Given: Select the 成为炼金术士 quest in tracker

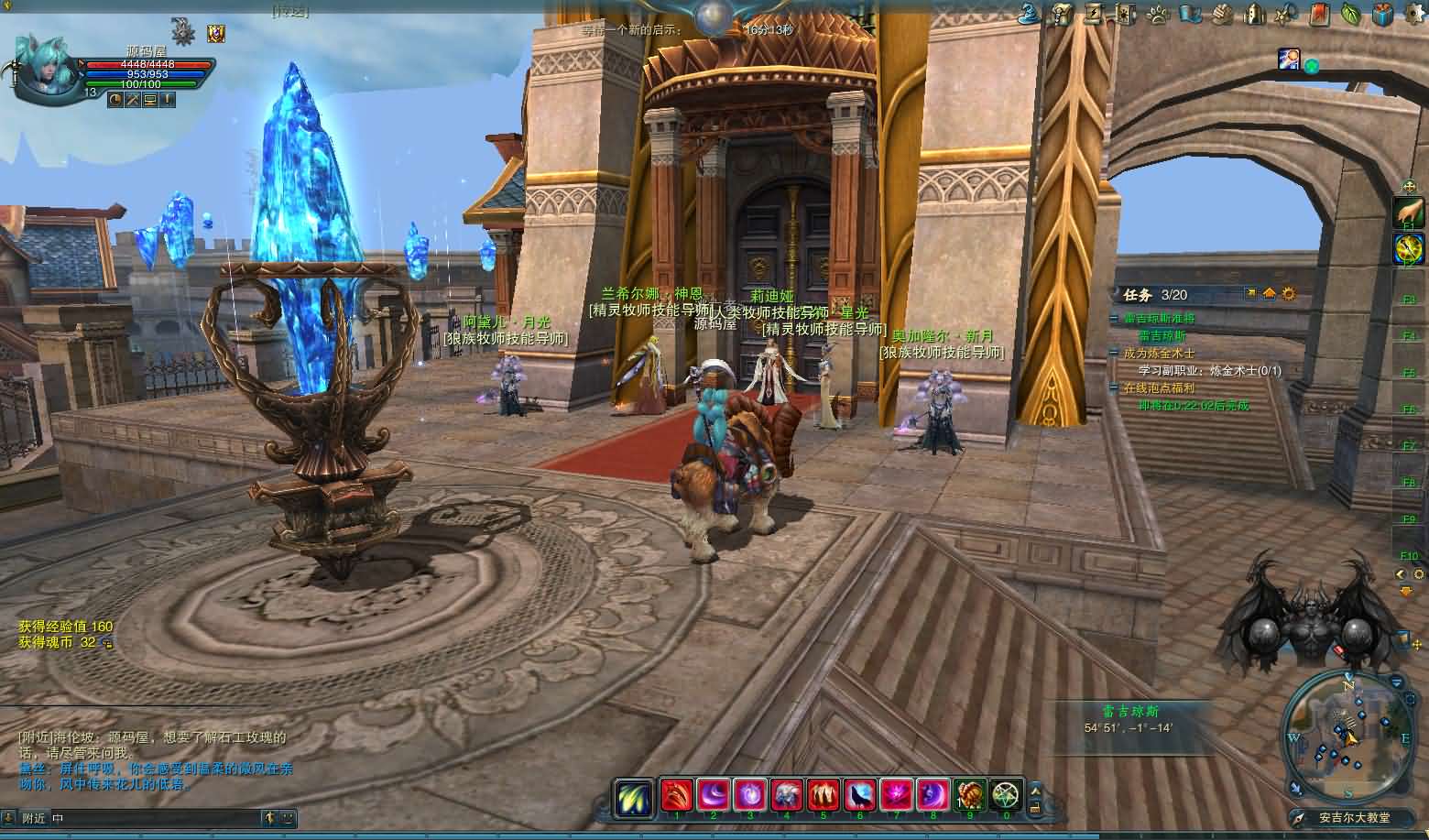Looking at the screenshot, I should [x=1159, y=353].
